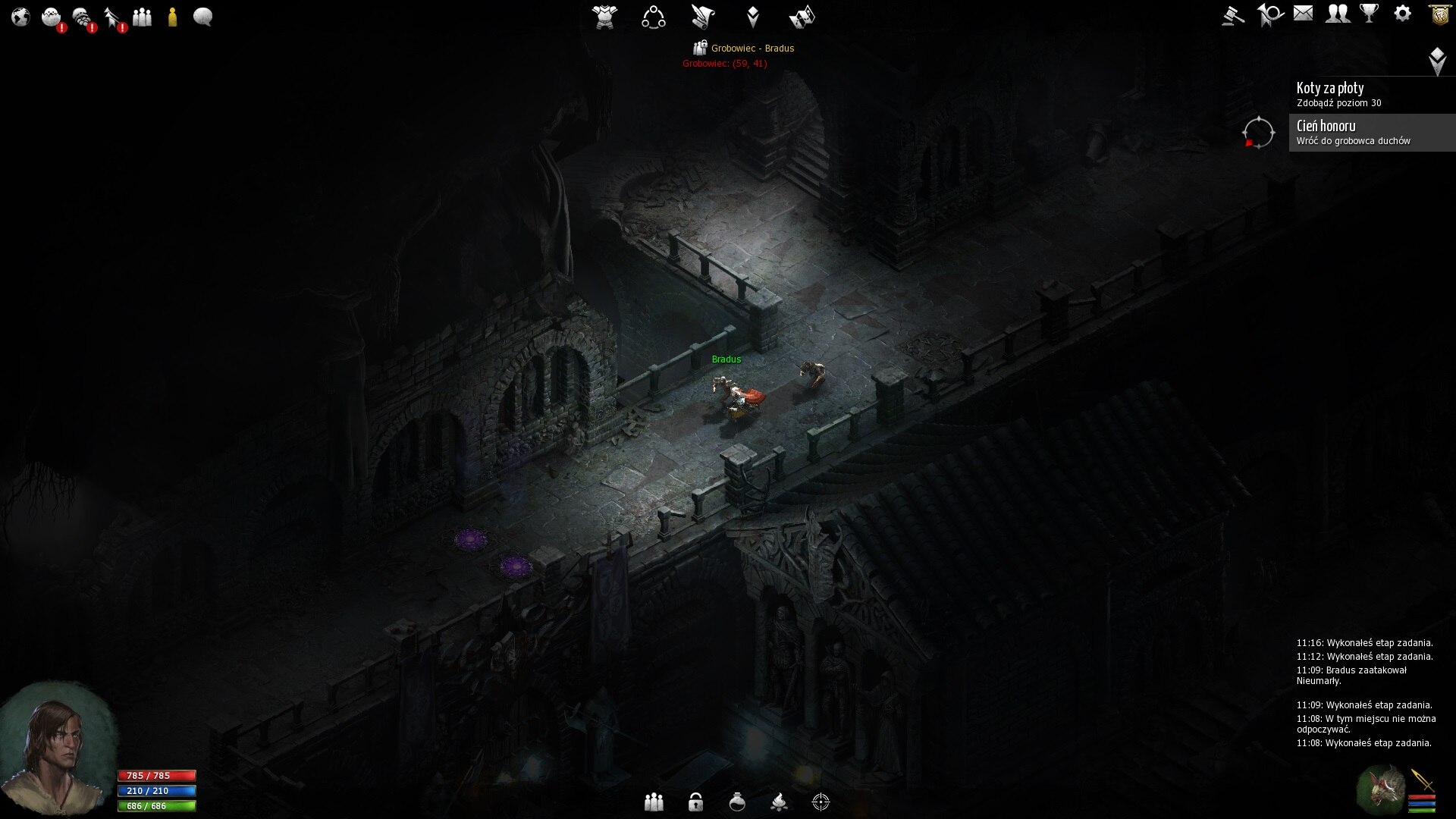Show the trophy rankings
The image size is (1456, 819).
pyautogui.click(x=1370, y=14)
